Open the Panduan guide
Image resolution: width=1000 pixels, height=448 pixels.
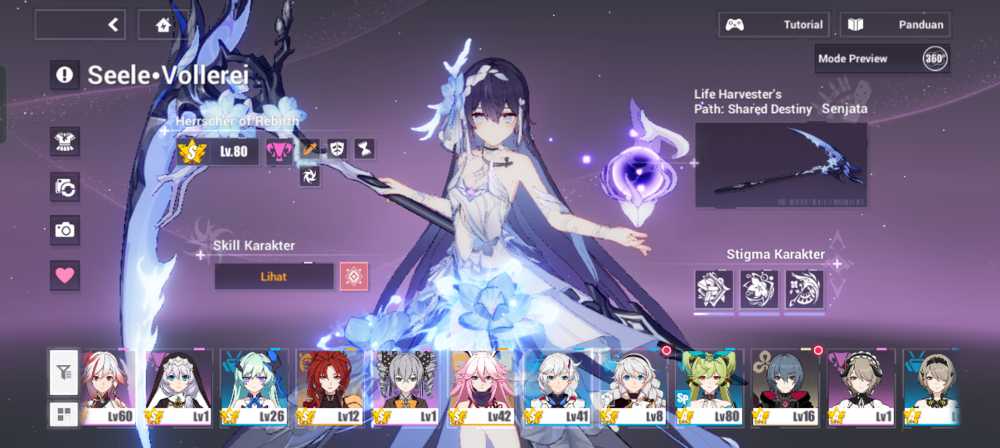[895, 25]
